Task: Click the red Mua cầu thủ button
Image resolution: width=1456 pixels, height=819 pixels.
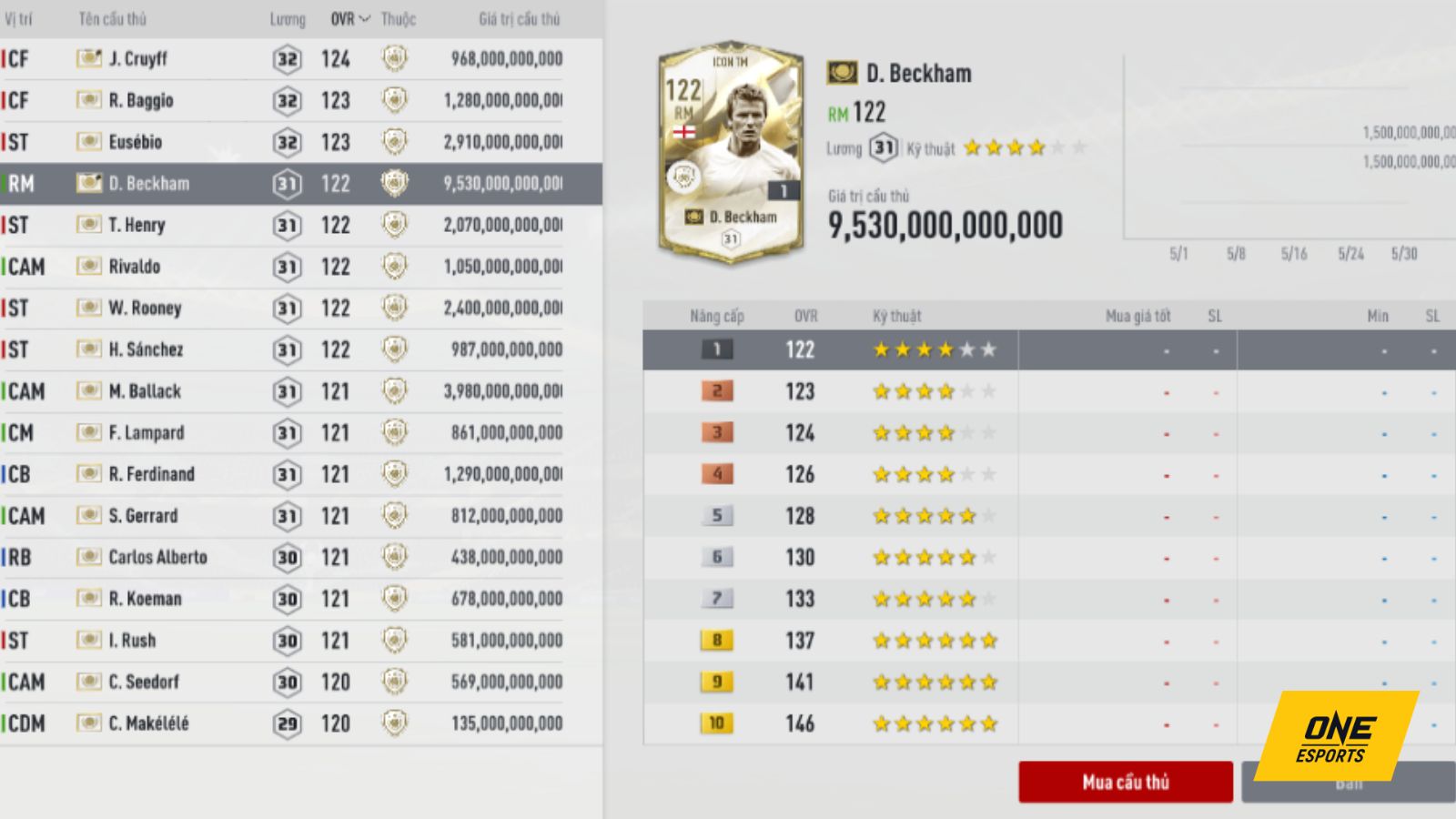Action: [x=1125, y=782]
